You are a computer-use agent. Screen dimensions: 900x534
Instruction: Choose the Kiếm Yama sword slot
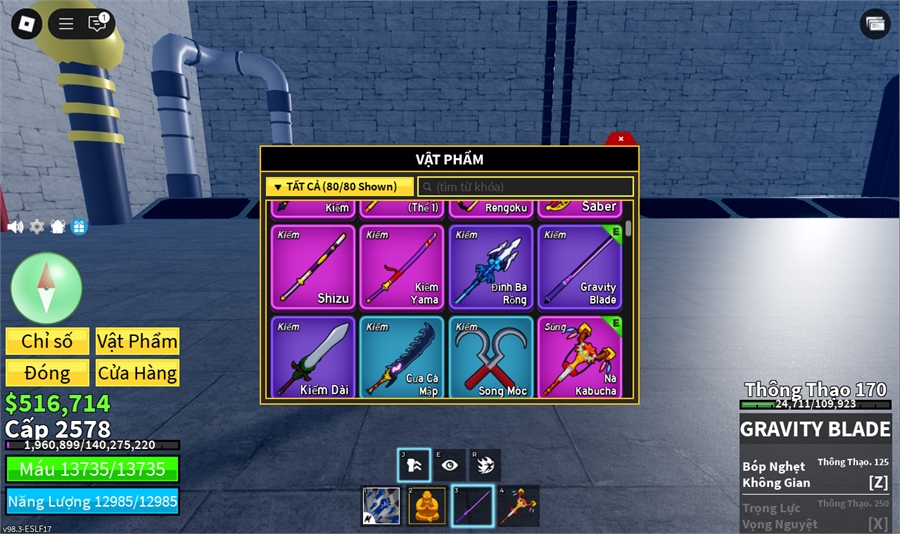[x=401, y=267]
